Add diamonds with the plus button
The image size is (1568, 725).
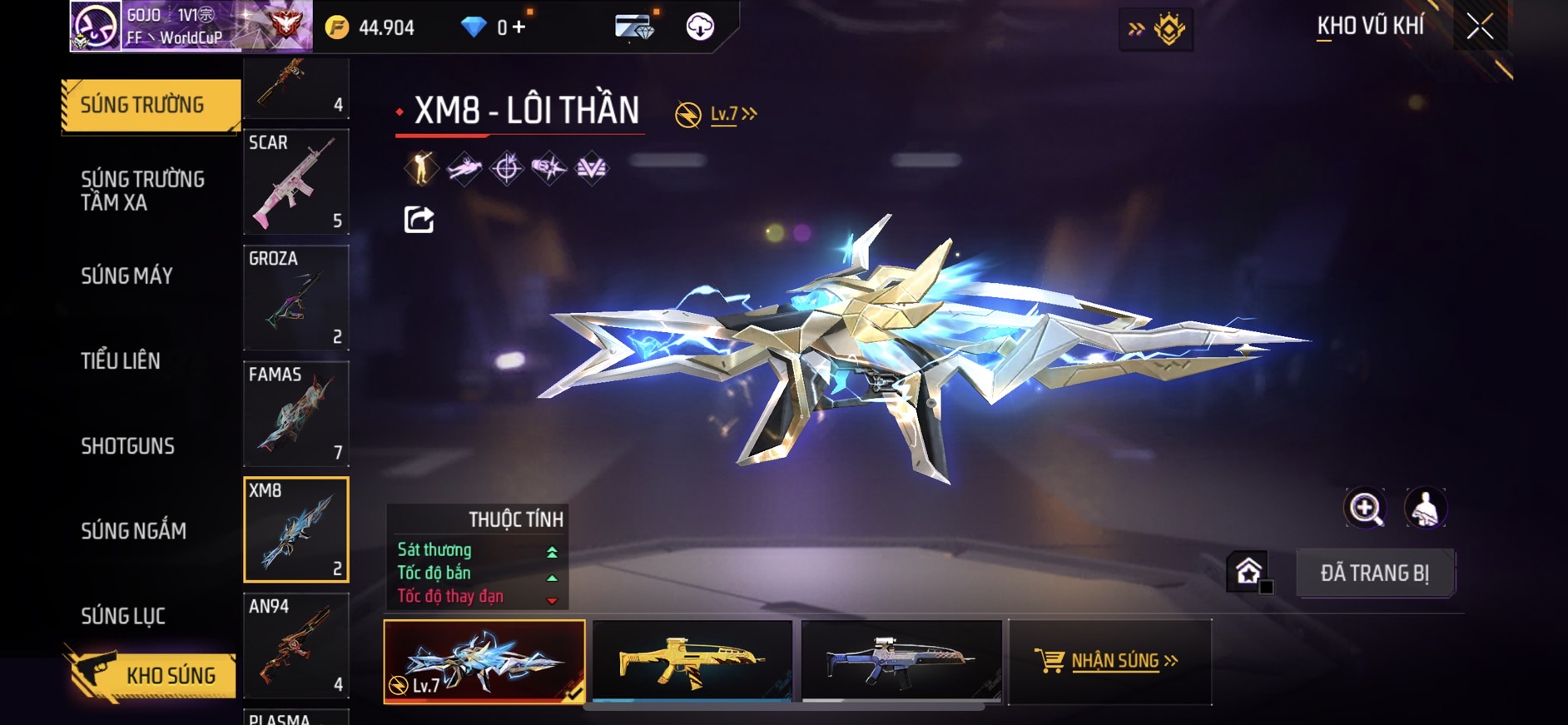pos(519,27)
